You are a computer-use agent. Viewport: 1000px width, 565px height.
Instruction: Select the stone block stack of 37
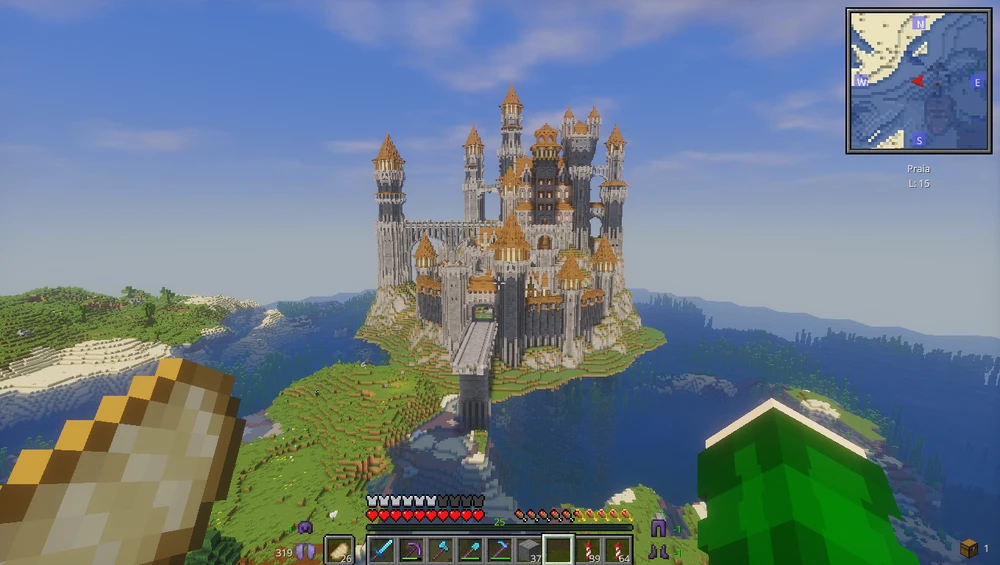(528, 549)
